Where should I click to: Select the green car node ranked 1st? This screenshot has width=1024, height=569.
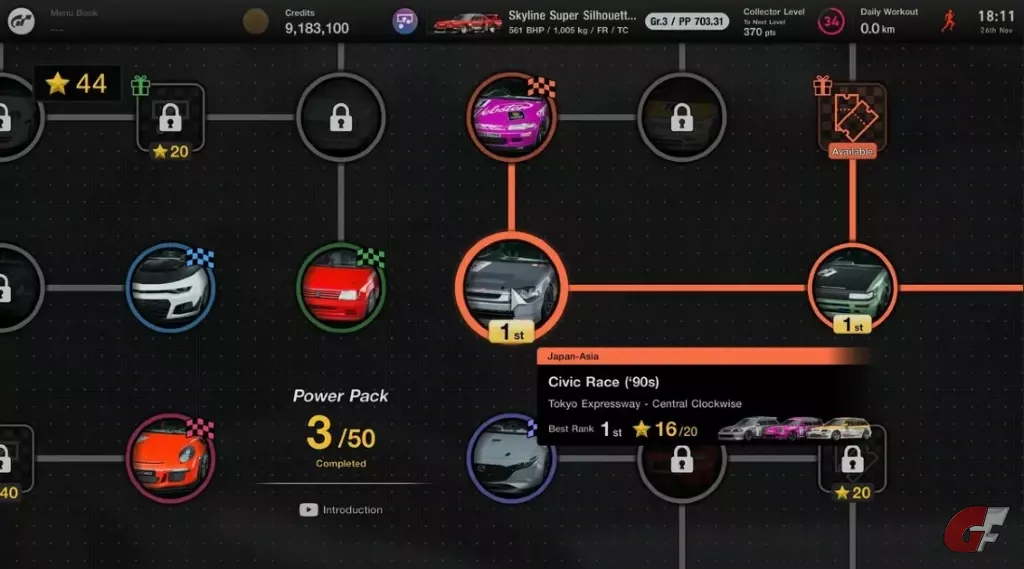852,285
